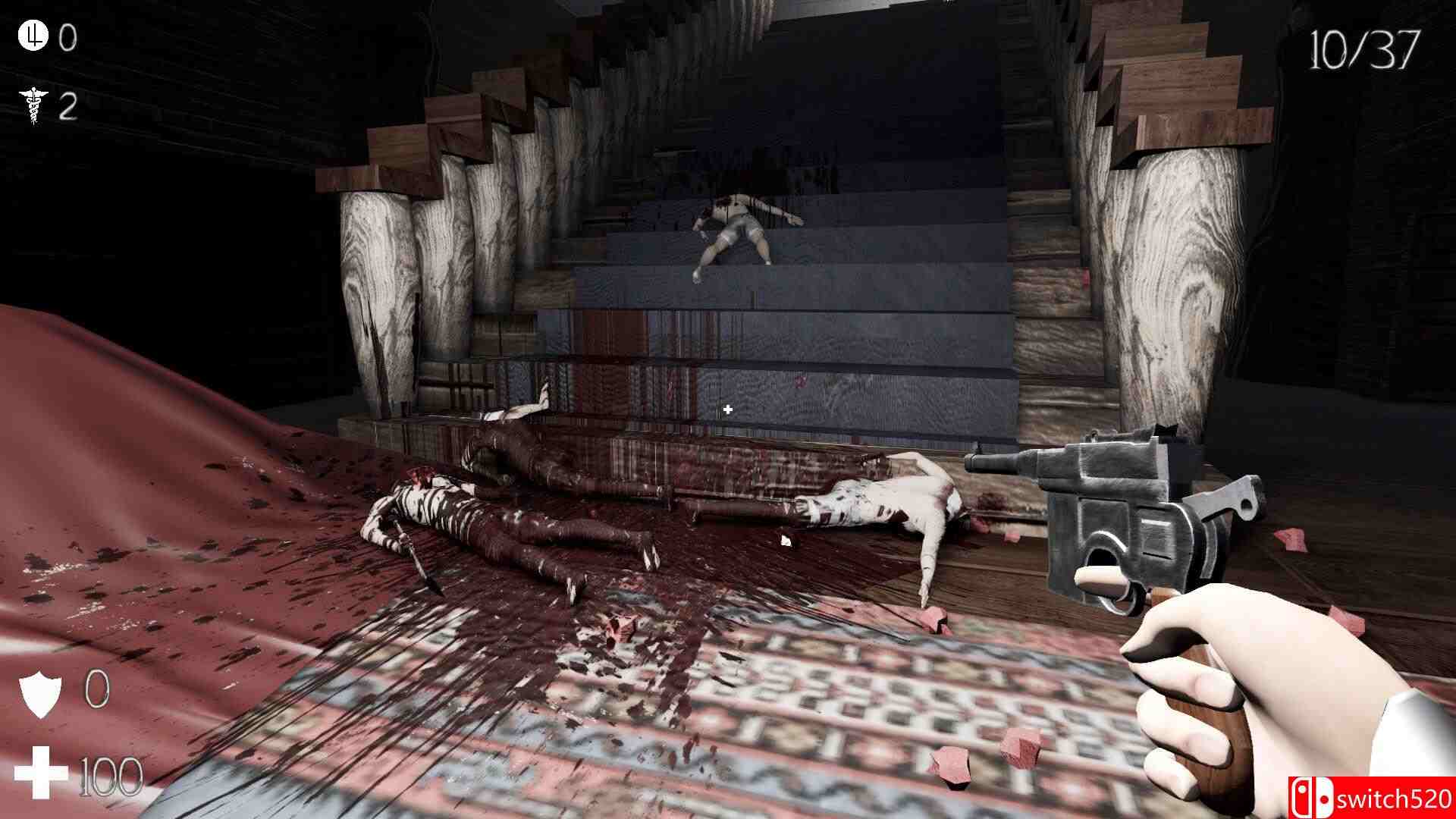
Task: Click the health value showing 100
Action: 110,775
